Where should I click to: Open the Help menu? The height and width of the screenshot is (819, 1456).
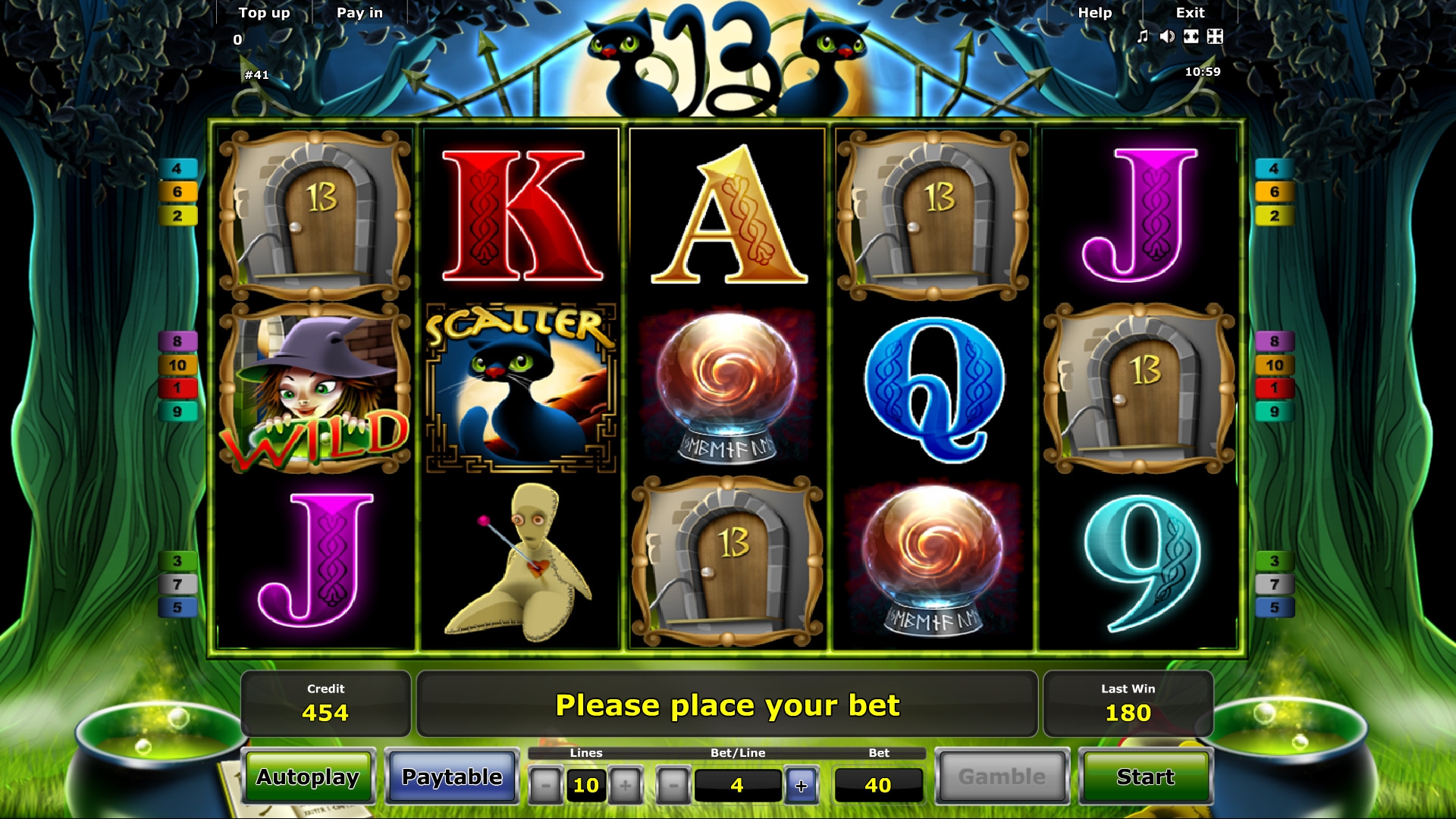click(x=1094, y=13)
